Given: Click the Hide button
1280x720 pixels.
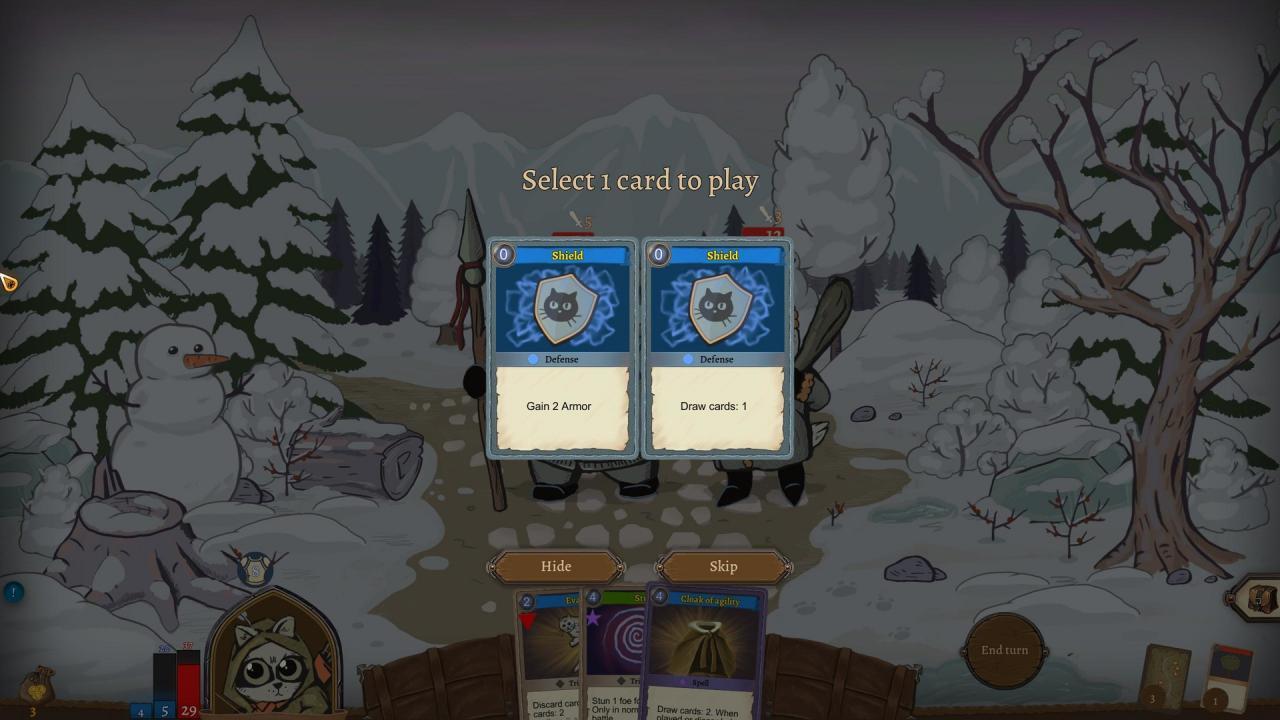Looking at the screenshot, I should pos(555,566).
